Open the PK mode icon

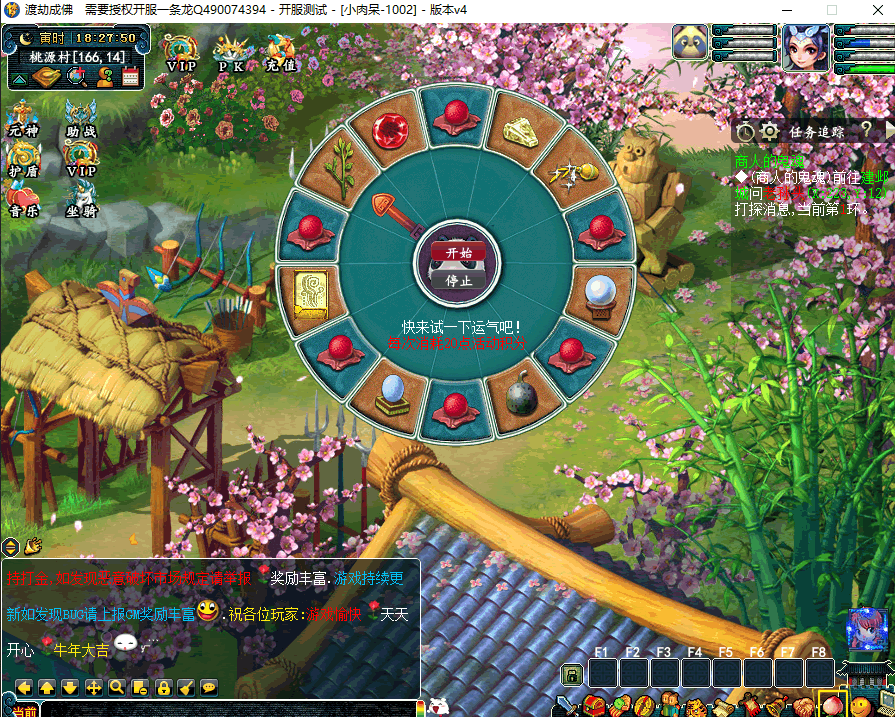(231, 52)
